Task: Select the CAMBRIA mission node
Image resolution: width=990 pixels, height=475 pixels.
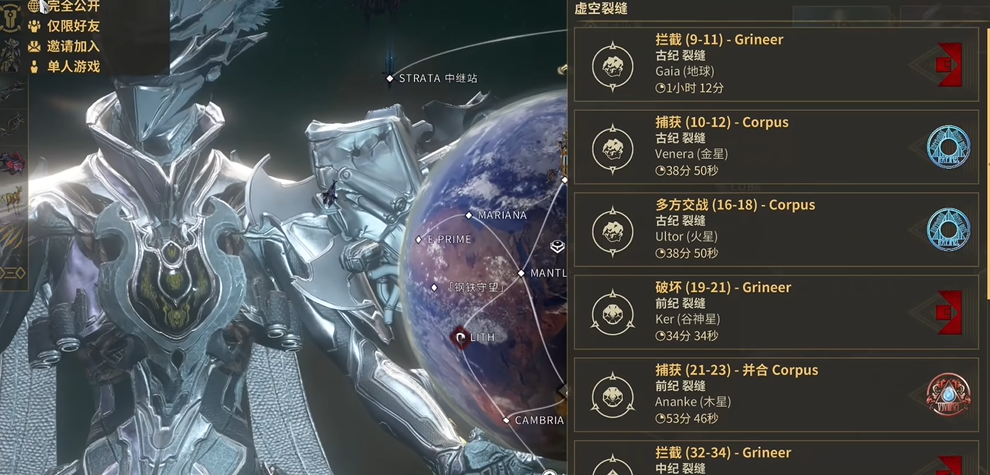Action: [x=508, y=421]
